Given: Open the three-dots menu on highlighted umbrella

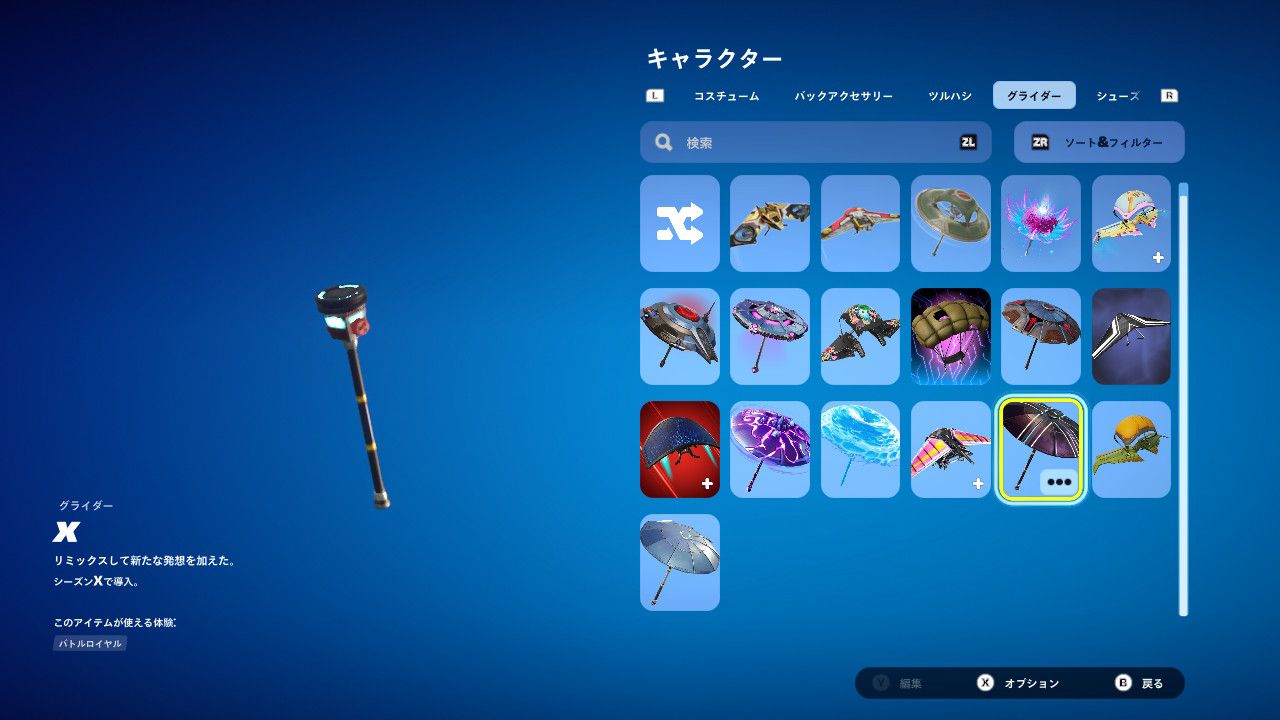Looking at the screenshot, I should [x=1059, y=482].
